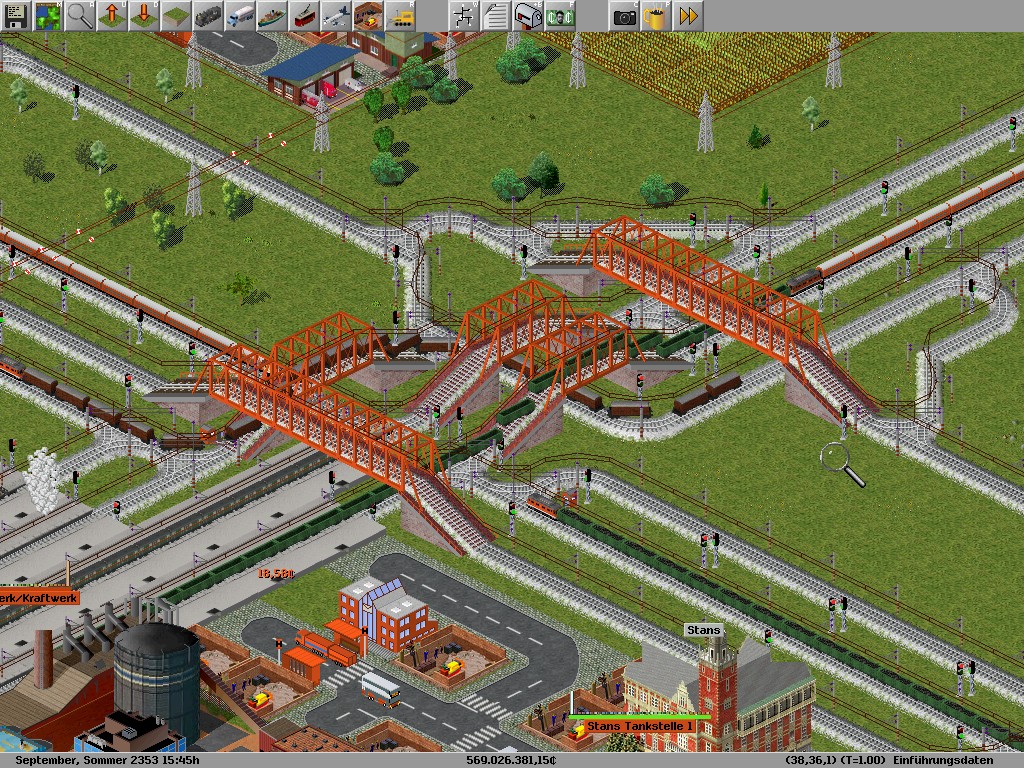
Task: Open the lists document icon
Action: pos(496,16)
